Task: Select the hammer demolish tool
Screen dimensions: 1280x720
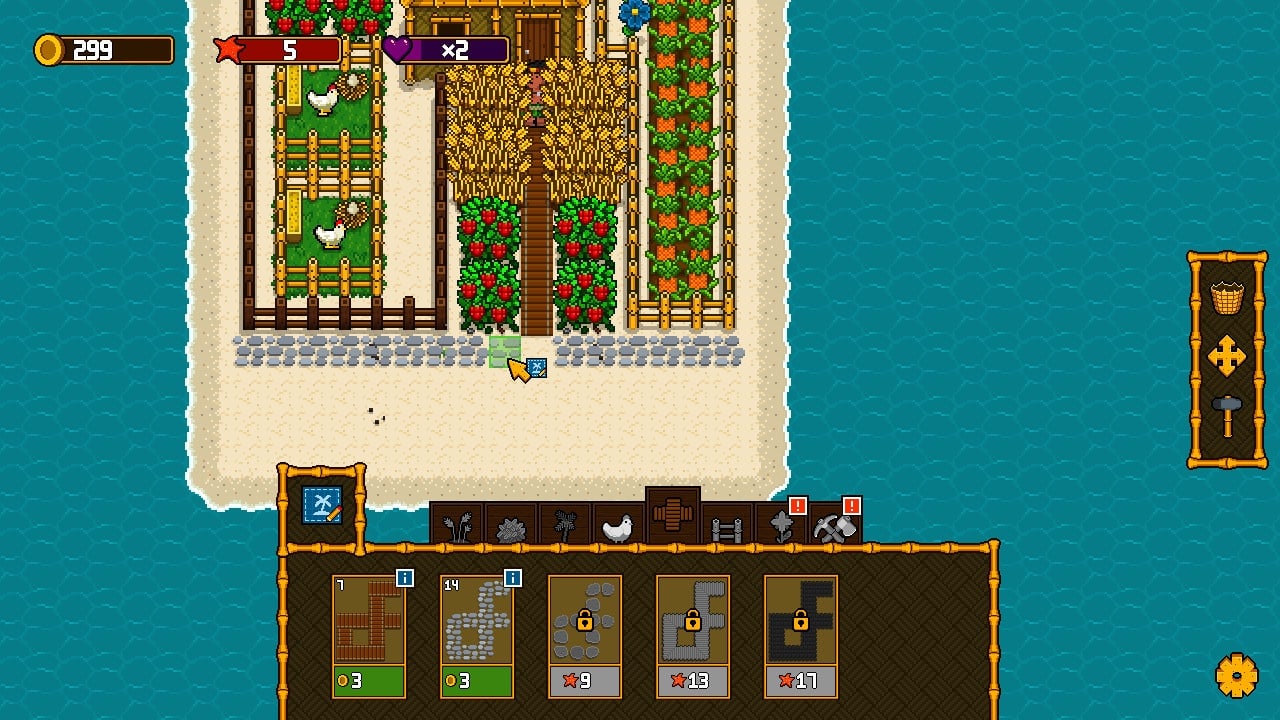Action: [x=1227, y=413]
